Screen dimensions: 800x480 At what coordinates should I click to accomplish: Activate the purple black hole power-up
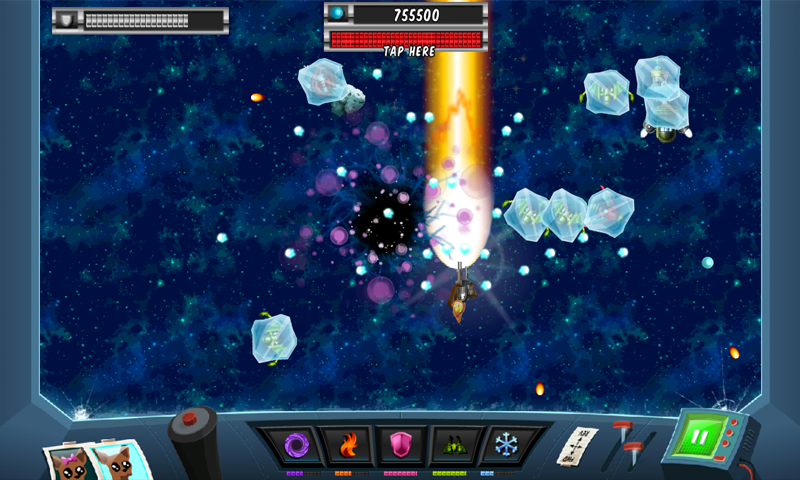[x=294, y=444]
